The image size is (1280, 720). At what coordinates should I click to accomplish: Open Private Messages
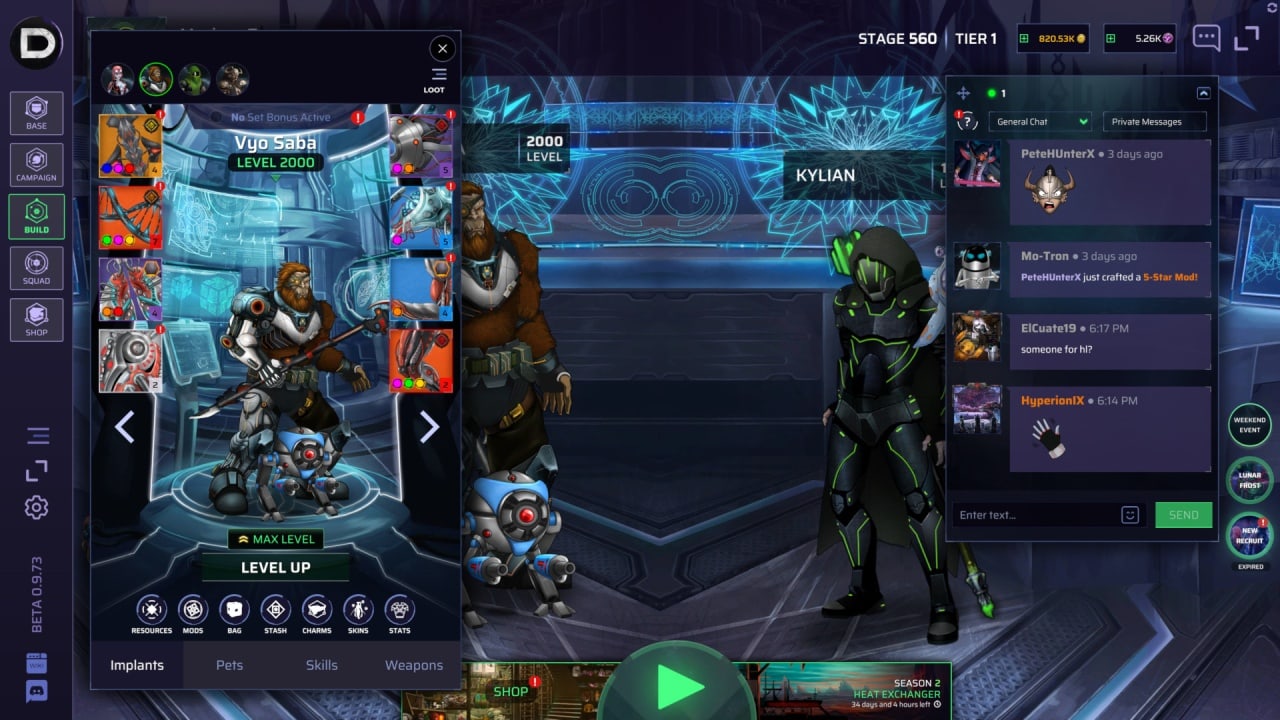click(1154, 122)
